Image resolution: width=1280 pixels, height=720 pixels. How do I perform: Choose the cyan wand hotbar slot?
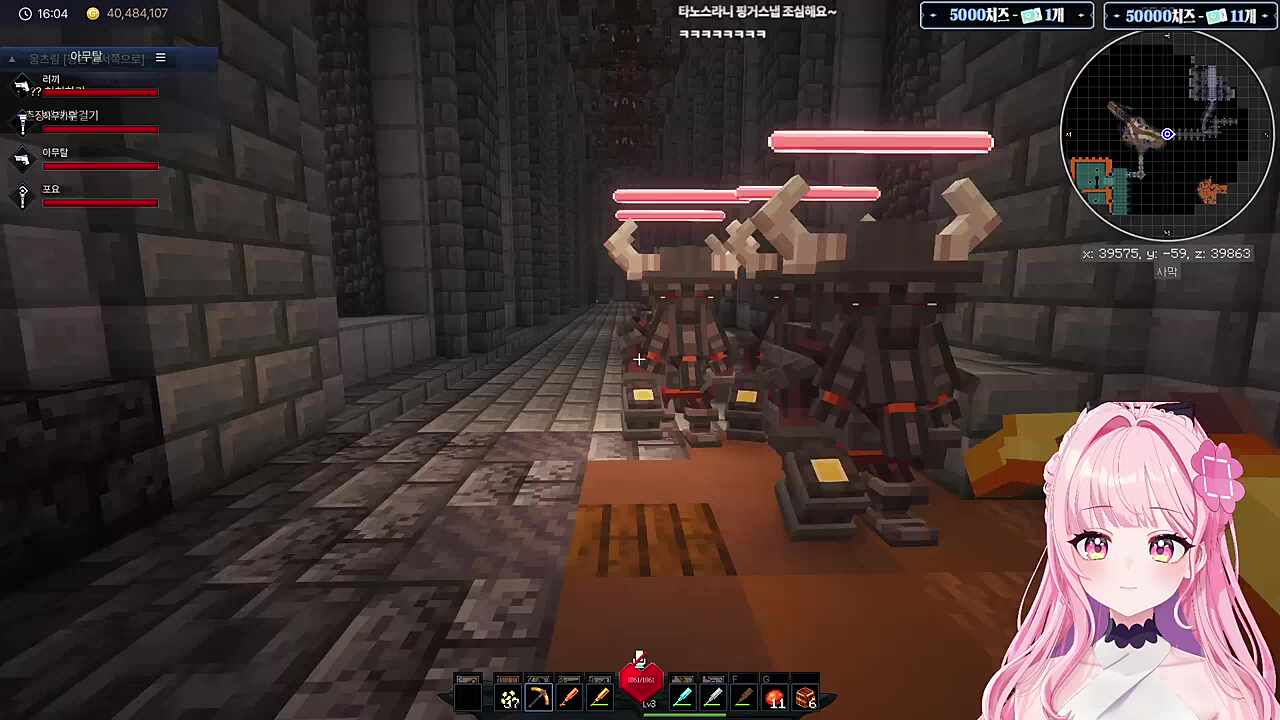coord(683,697)
